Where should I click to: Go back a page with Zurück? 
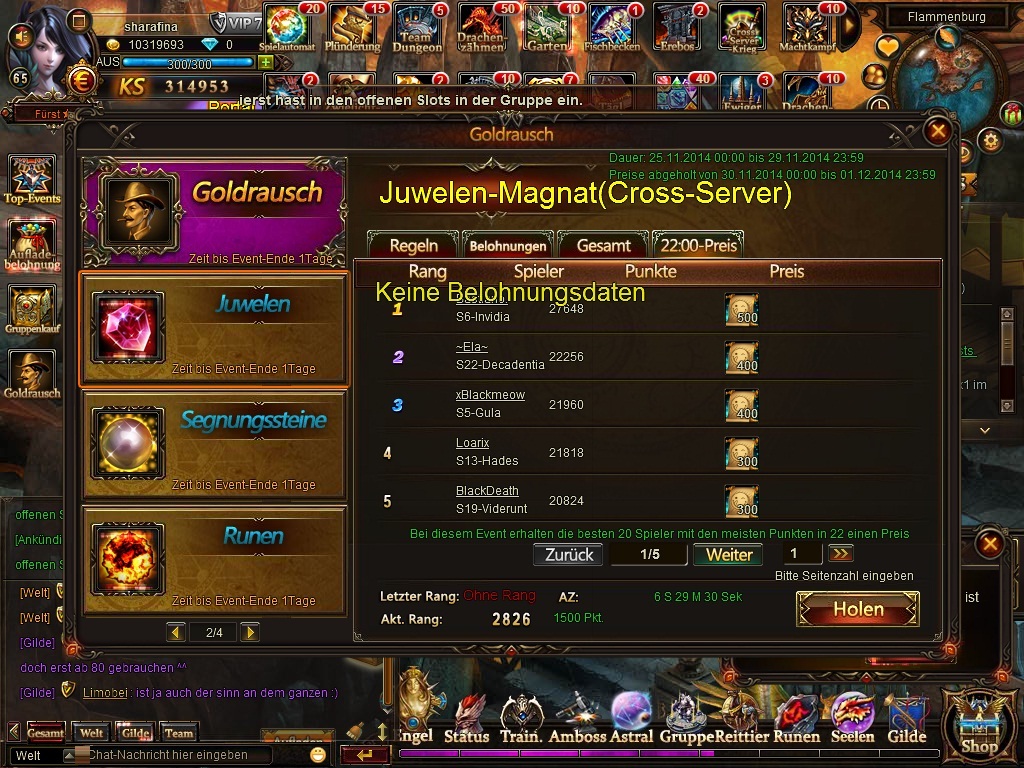point(569,555)
